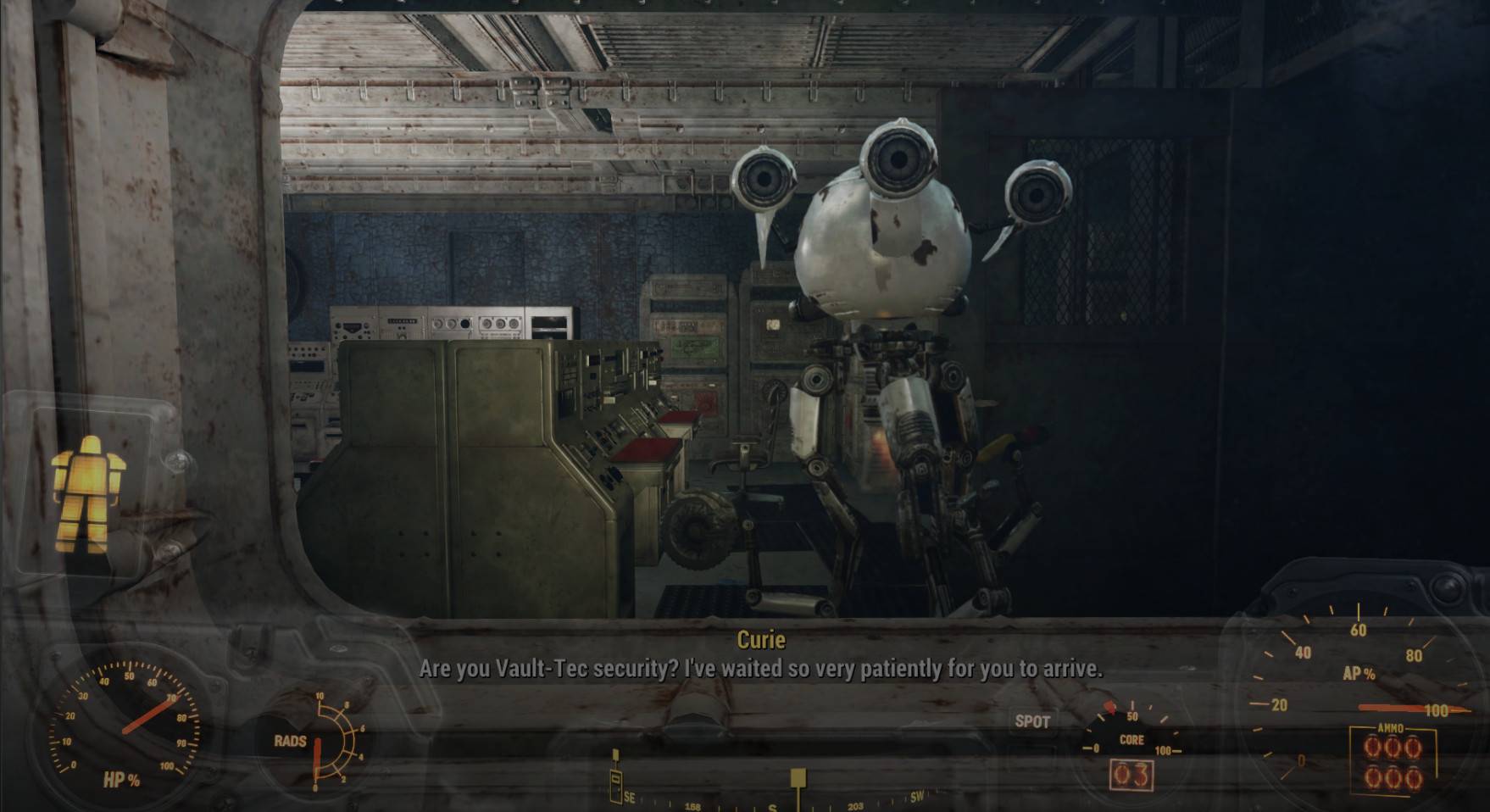
Task: Select the dialogue line about Vault-Tec security
Action: coord(760,670)
